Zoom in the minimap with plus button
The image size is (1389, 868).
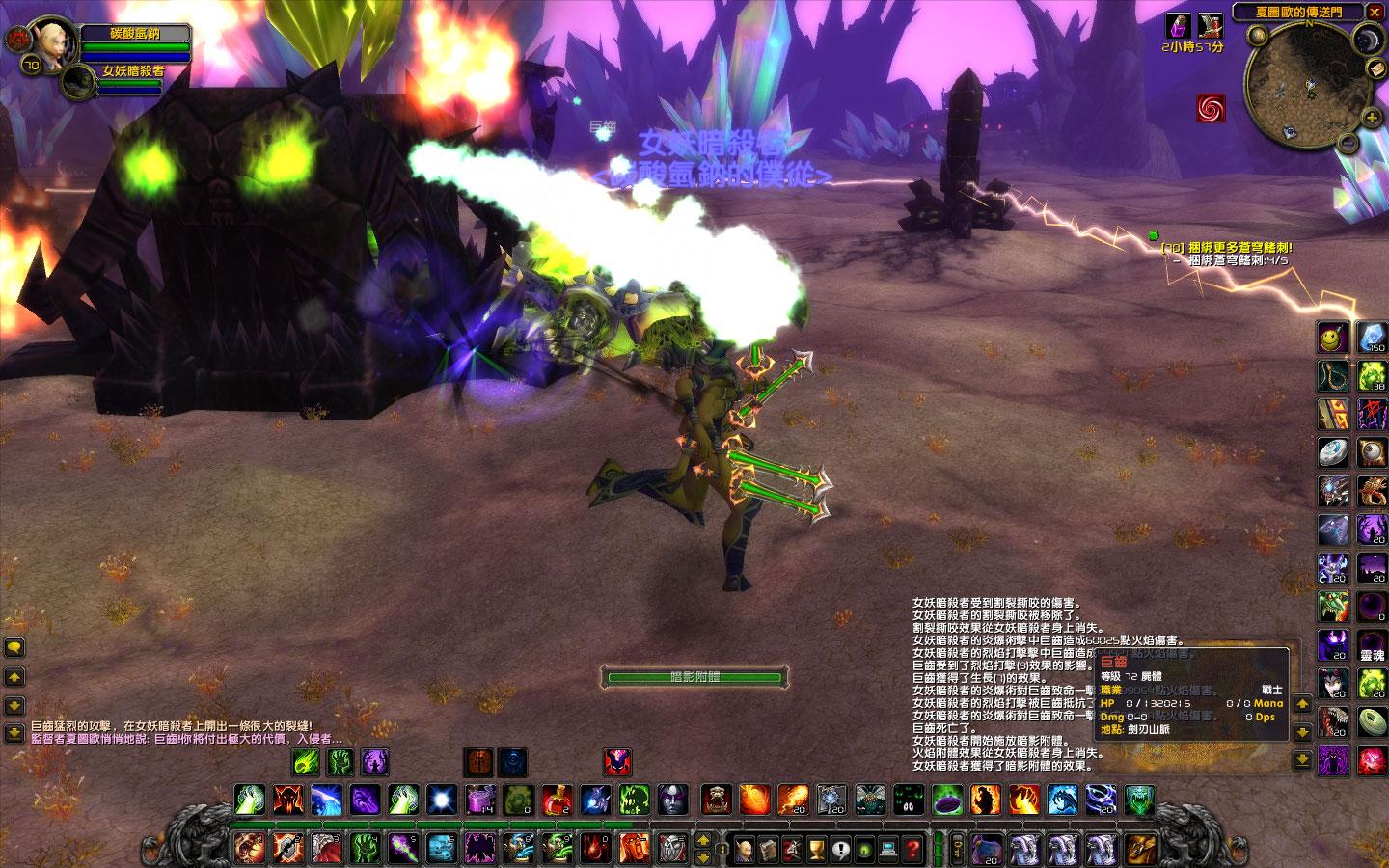pos(1372,119)
